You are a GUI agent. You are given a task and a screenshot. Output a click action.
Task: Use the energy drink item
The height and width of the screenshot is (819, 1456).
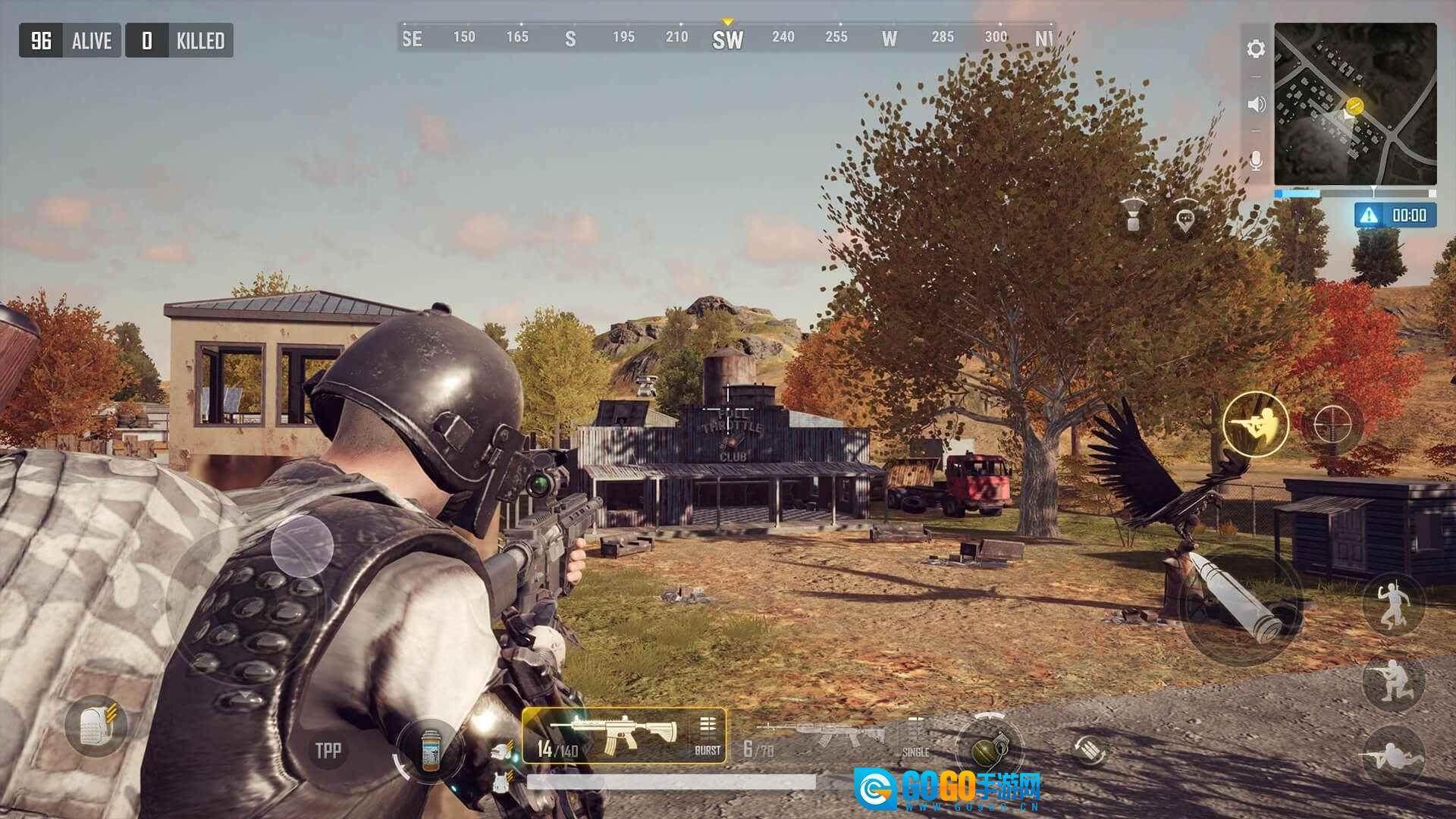point(430,749)
